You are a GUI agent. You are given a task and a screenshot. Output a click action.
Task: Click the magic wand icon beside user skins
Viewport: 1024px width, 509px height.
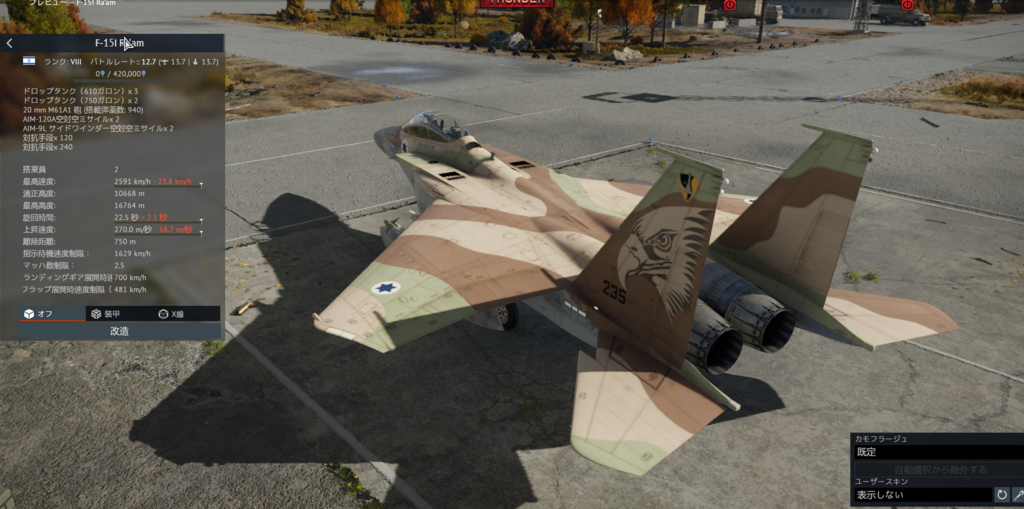1018,495
